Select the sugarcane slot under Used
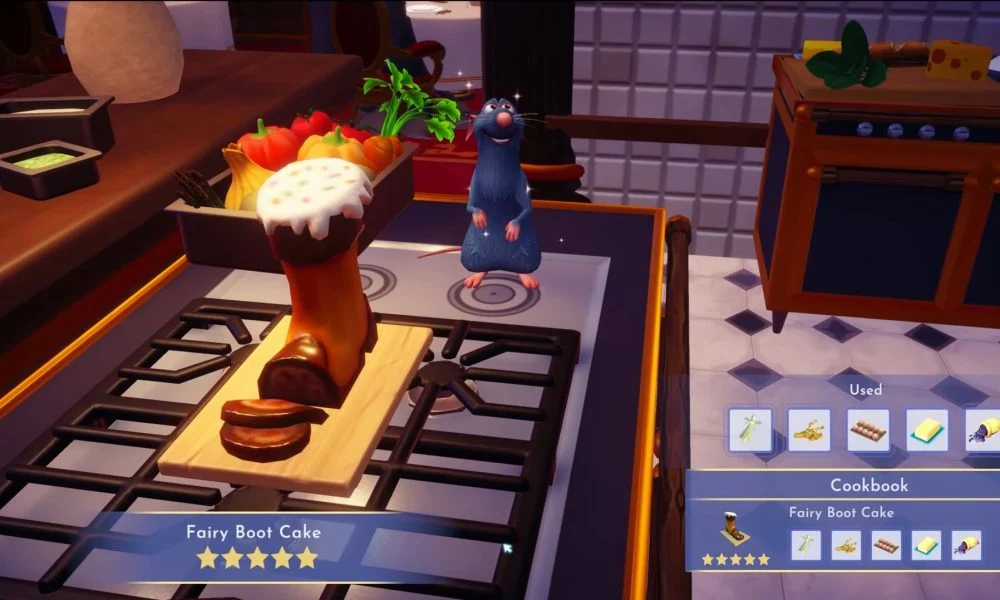 click(750, 430)
